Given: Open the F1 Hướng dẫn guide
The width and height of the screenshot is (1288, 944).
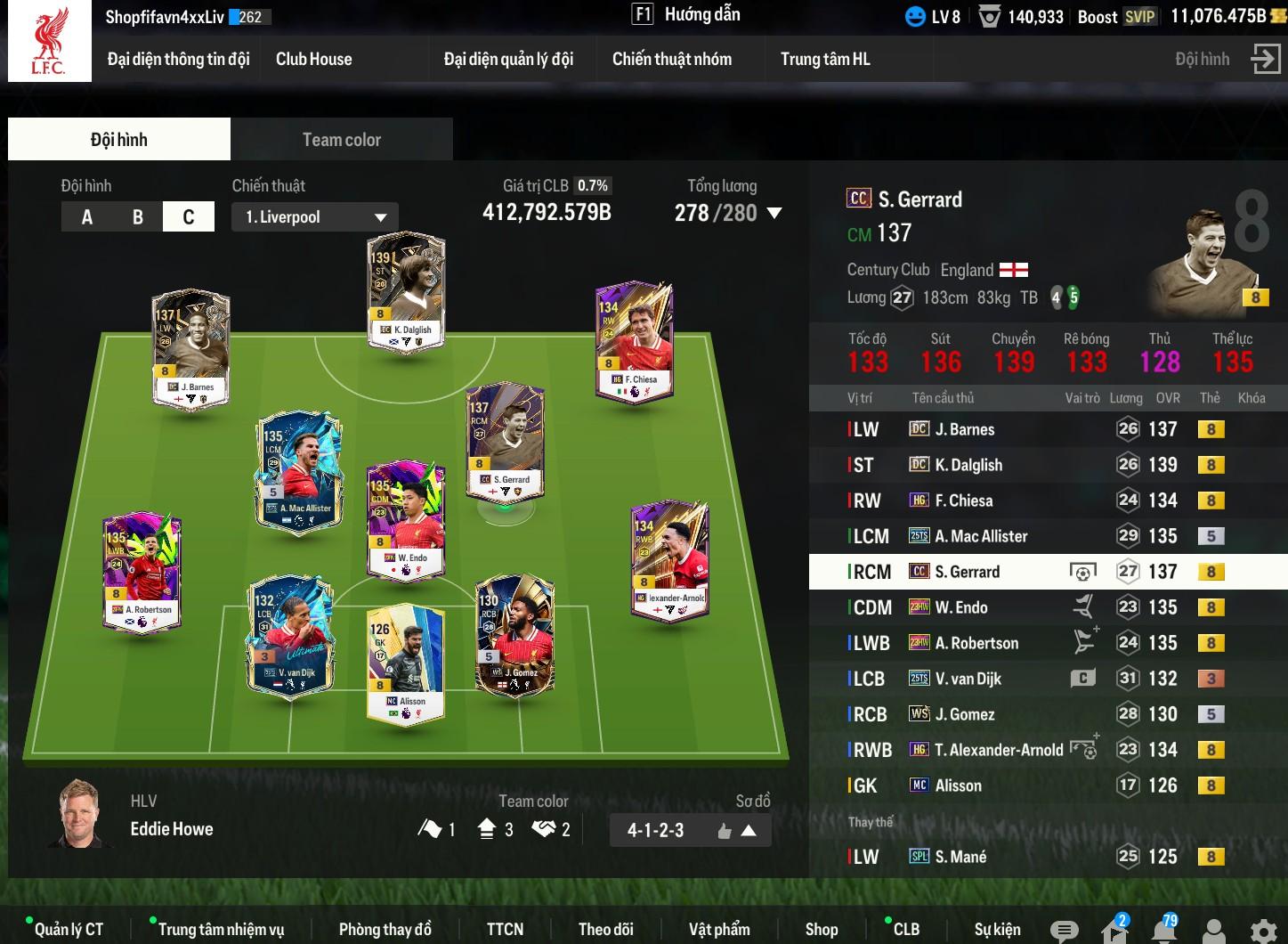Looking at the screenshot, I should tap(685, 14).
